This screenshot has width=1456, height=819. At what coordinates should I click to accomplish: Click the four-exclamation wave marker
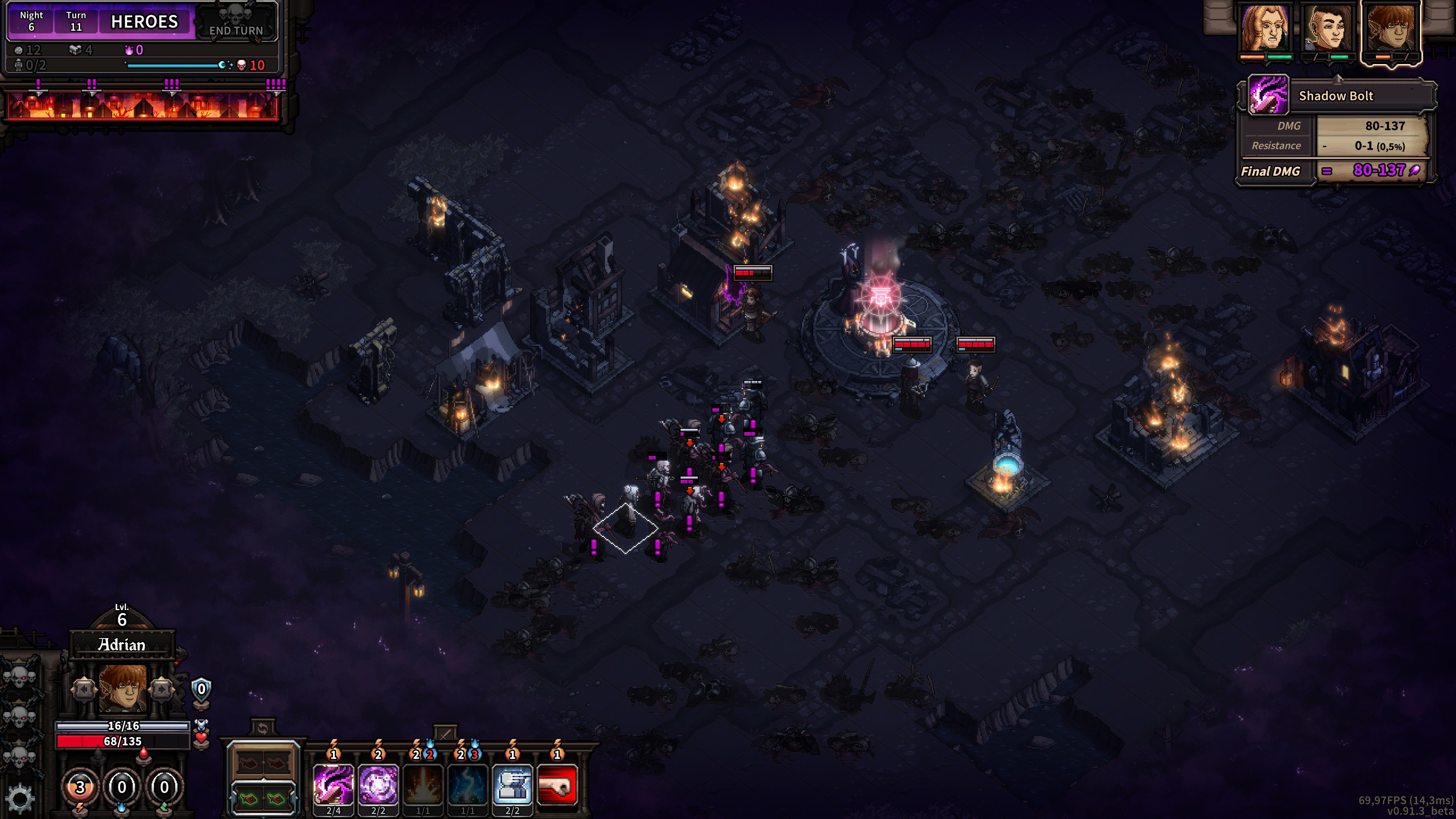[x=276, y=85]
